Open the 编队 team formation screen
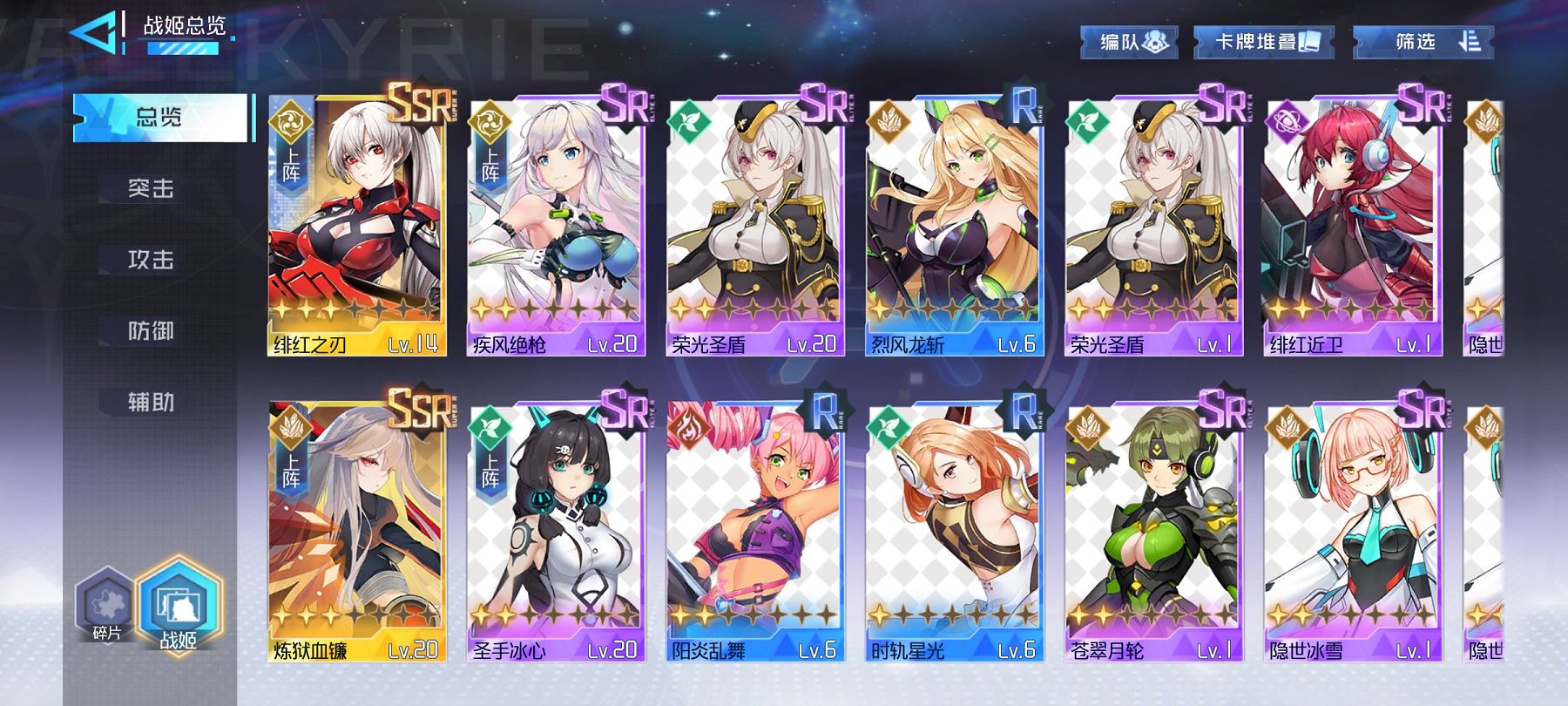The image size is (1568, 706). (x=1130, y=42)
